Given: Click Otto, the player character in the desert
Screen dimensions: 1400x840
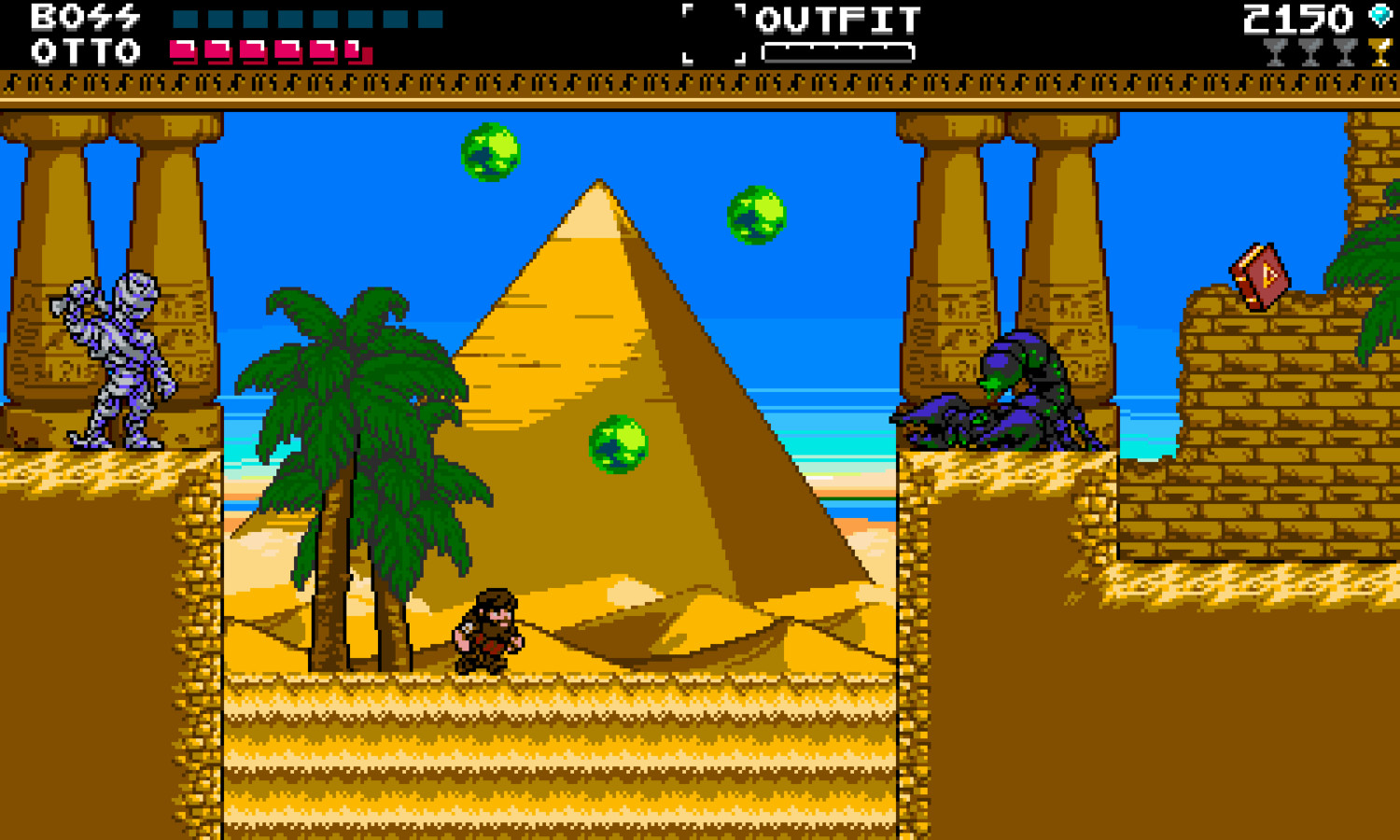Looking at the screenshot, I should pyautogui.click(x=487, y=630).
